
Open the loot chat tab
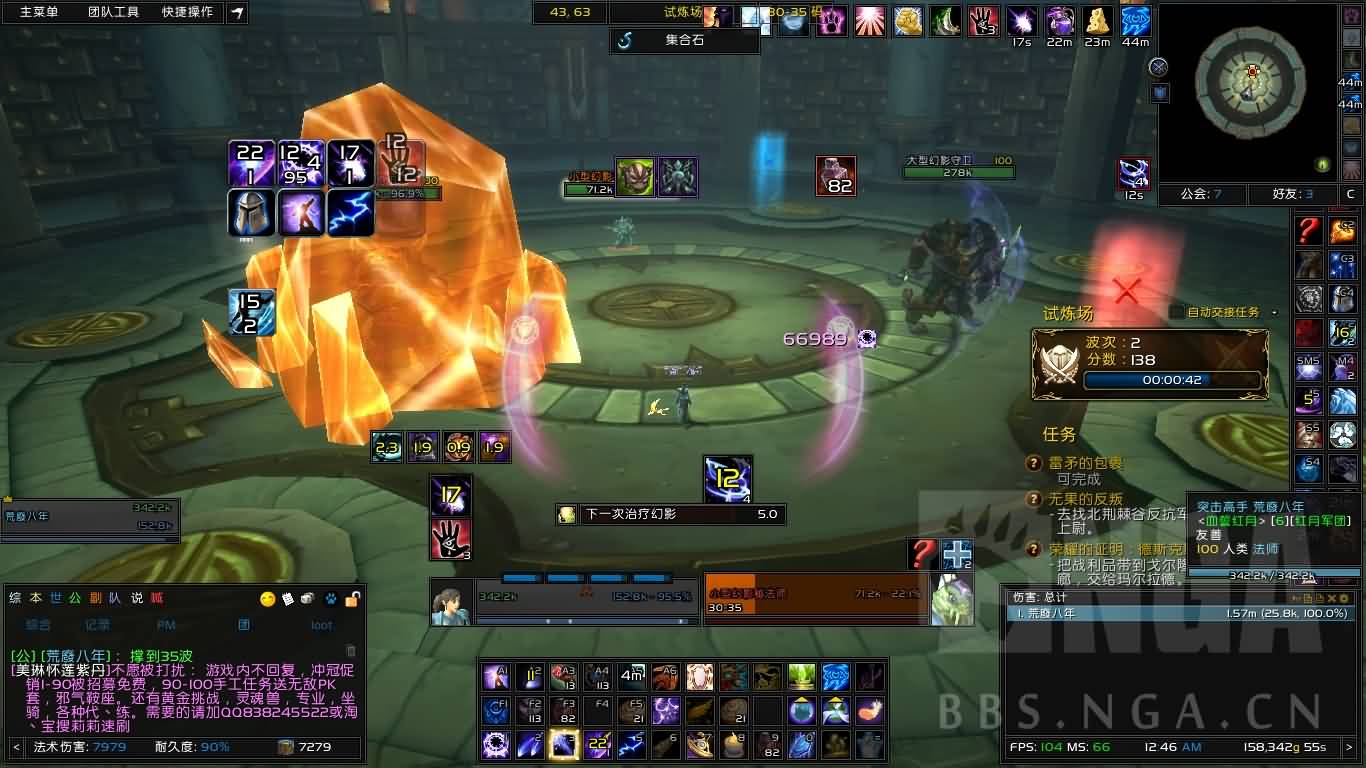point(321,625)
